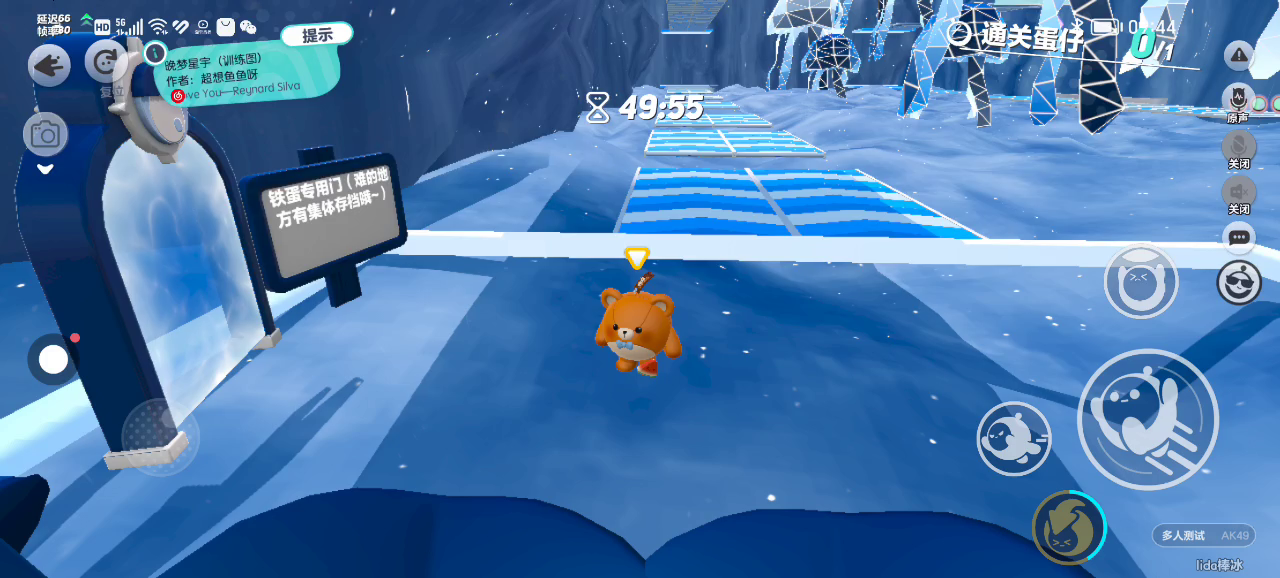Screen dimensions: 1280x578
Task: Use the grab action with squinting face
Action: (1140, 283)
